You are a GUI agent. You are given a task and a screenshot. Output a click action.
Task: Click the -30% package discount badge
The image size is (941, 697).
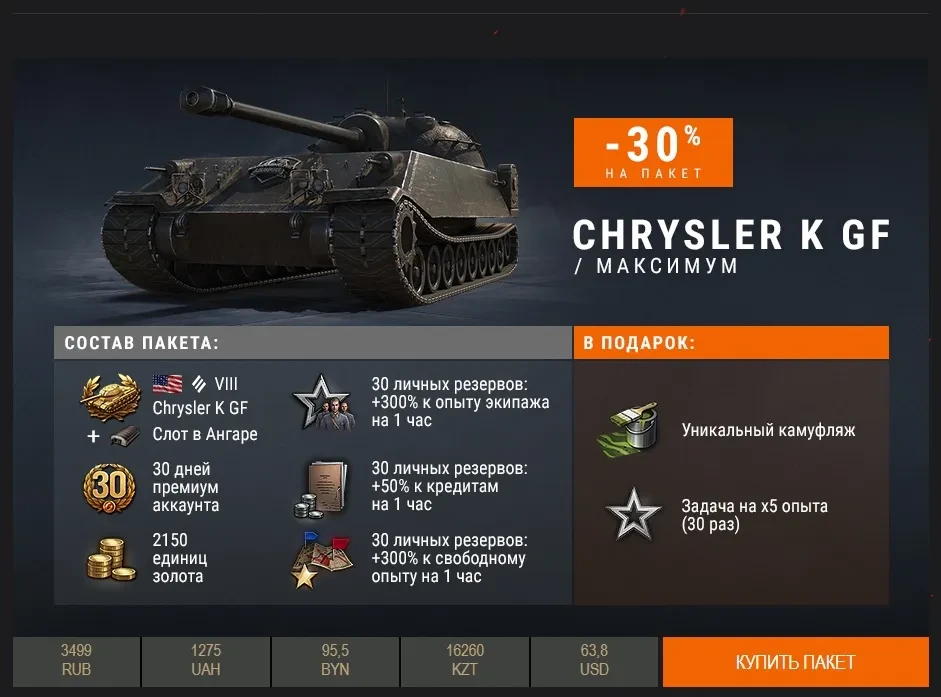point(653,152)
